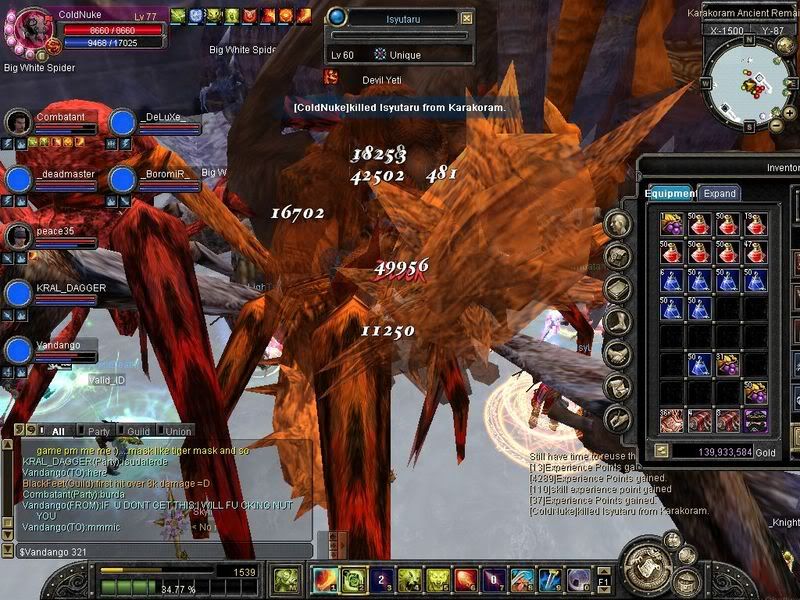This screenshot has width=800, height=600.
Task: Select party member Vandango
Action: pyautogui.click(x=19, y=350)
